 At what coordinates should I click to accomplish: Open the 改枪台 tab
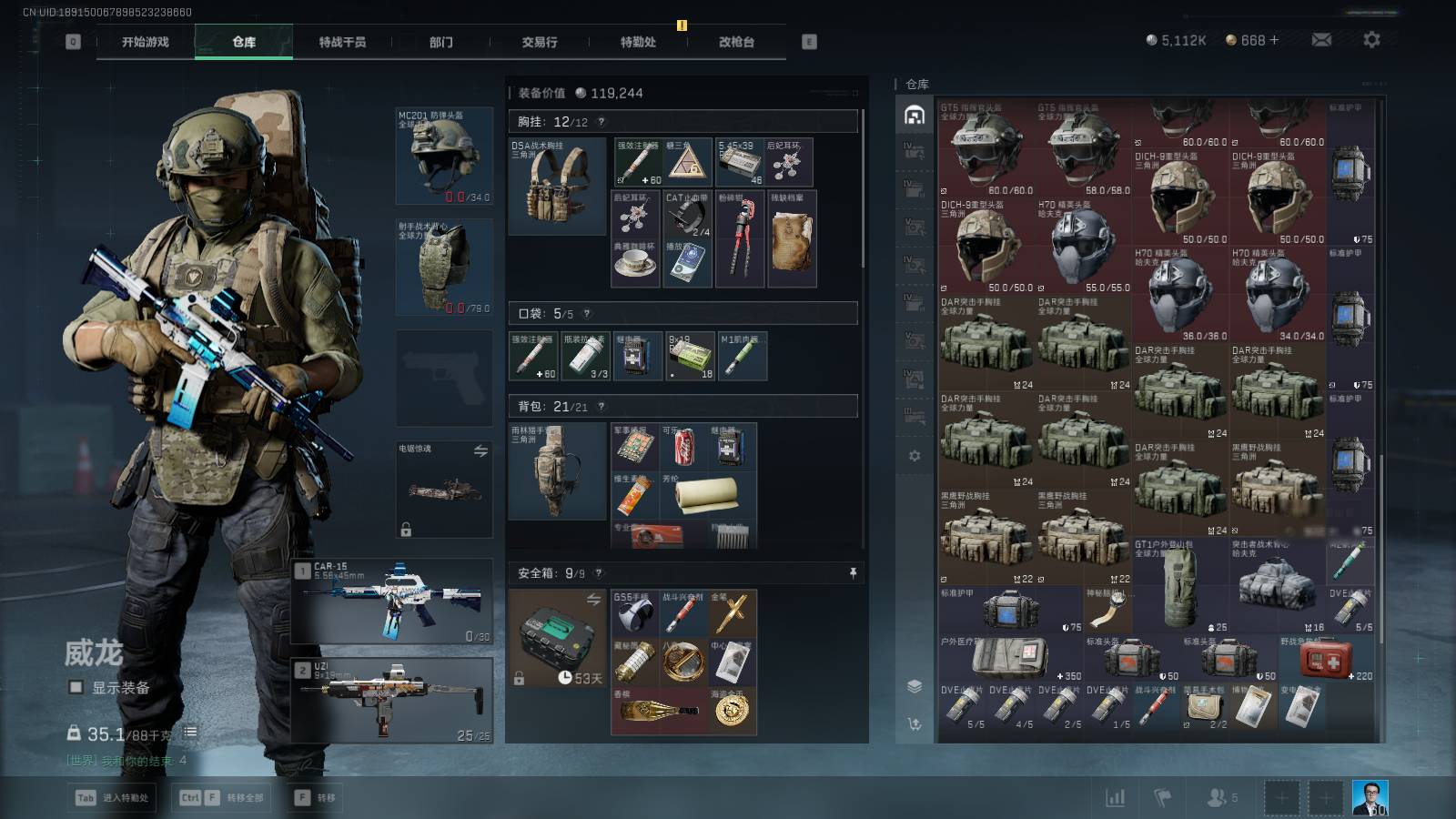736,42
